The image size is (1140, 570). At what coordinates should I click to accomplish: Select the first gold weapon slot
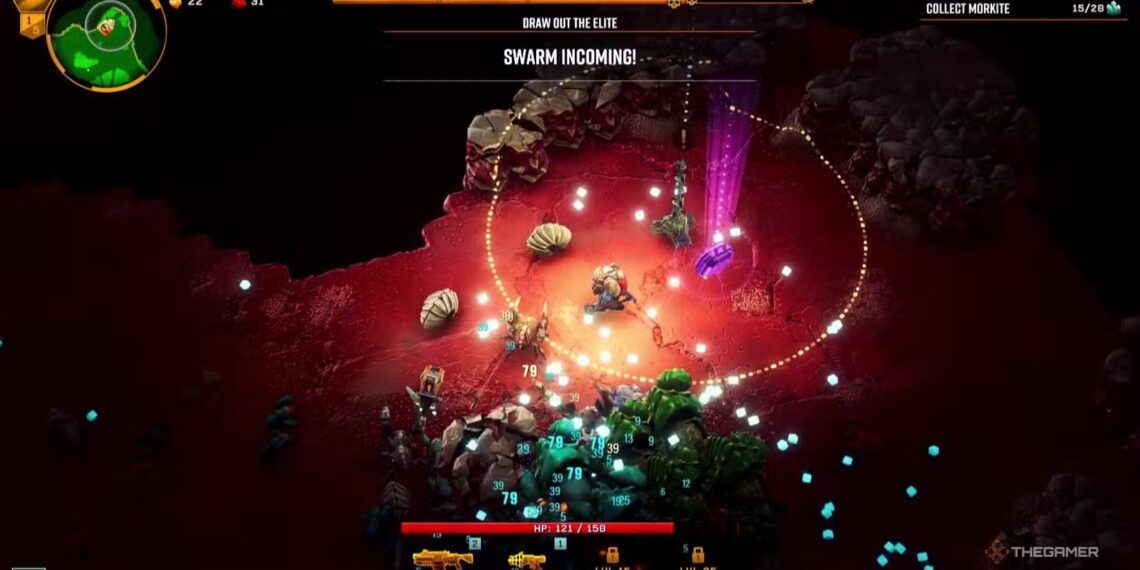coord(442,558)
